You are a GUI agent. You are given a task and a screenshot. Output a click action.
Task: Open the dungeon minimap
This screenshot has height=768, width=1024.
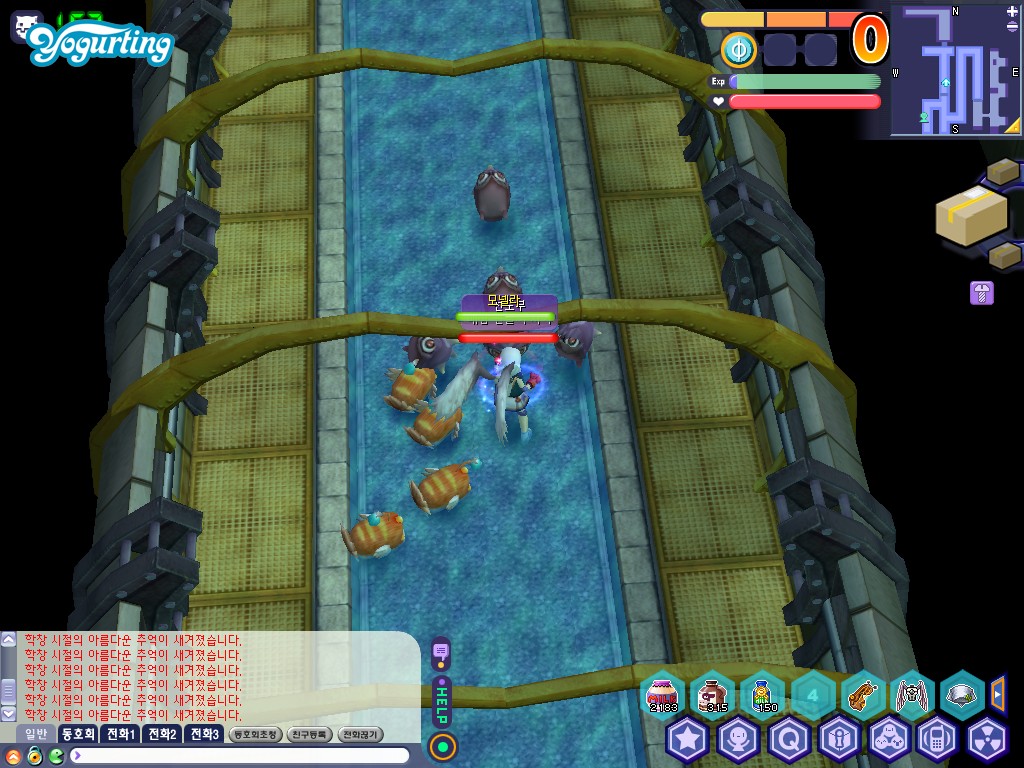950,70
